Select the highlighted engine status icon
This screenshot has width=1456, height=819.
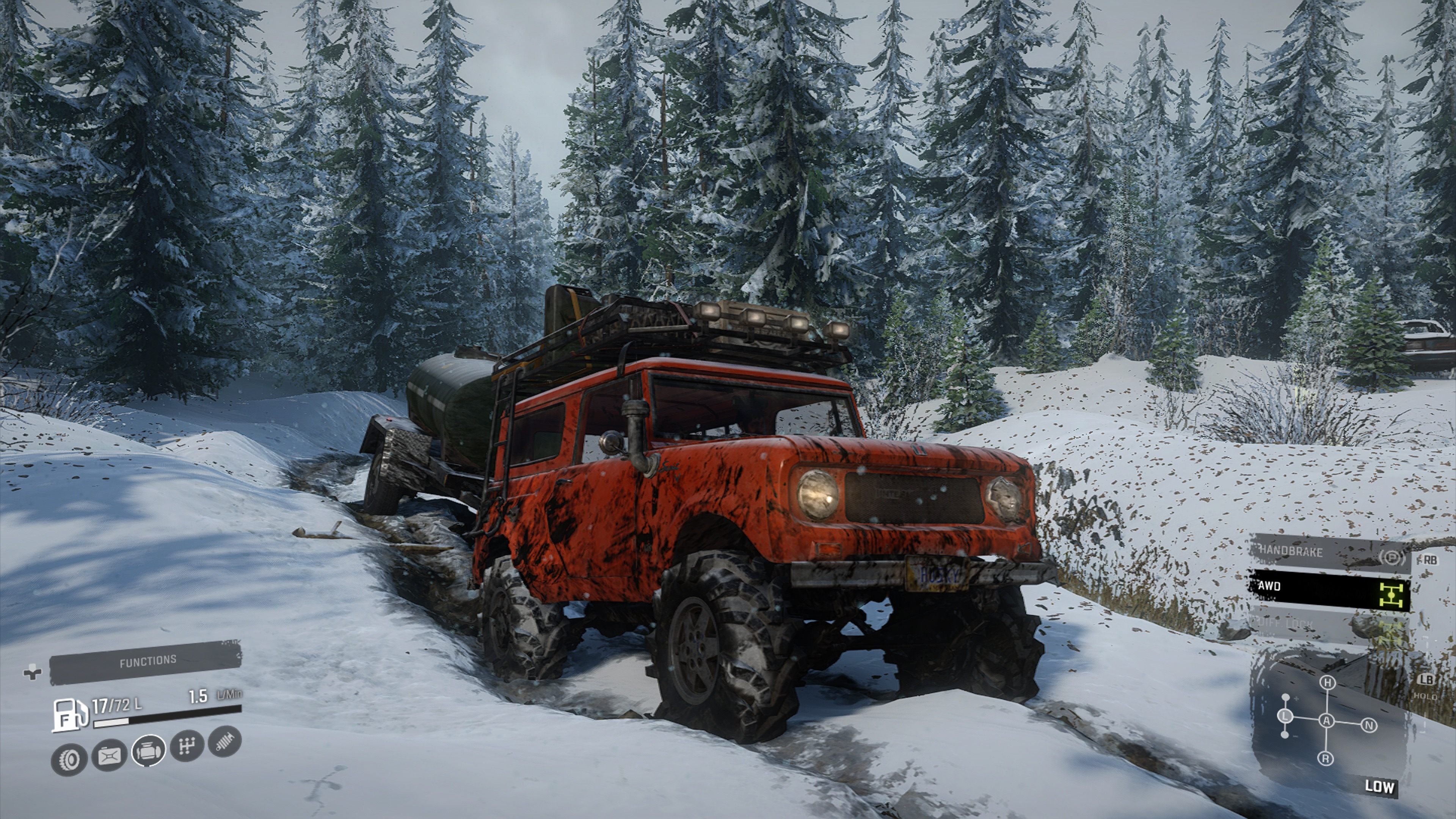[x=148, y=751]
